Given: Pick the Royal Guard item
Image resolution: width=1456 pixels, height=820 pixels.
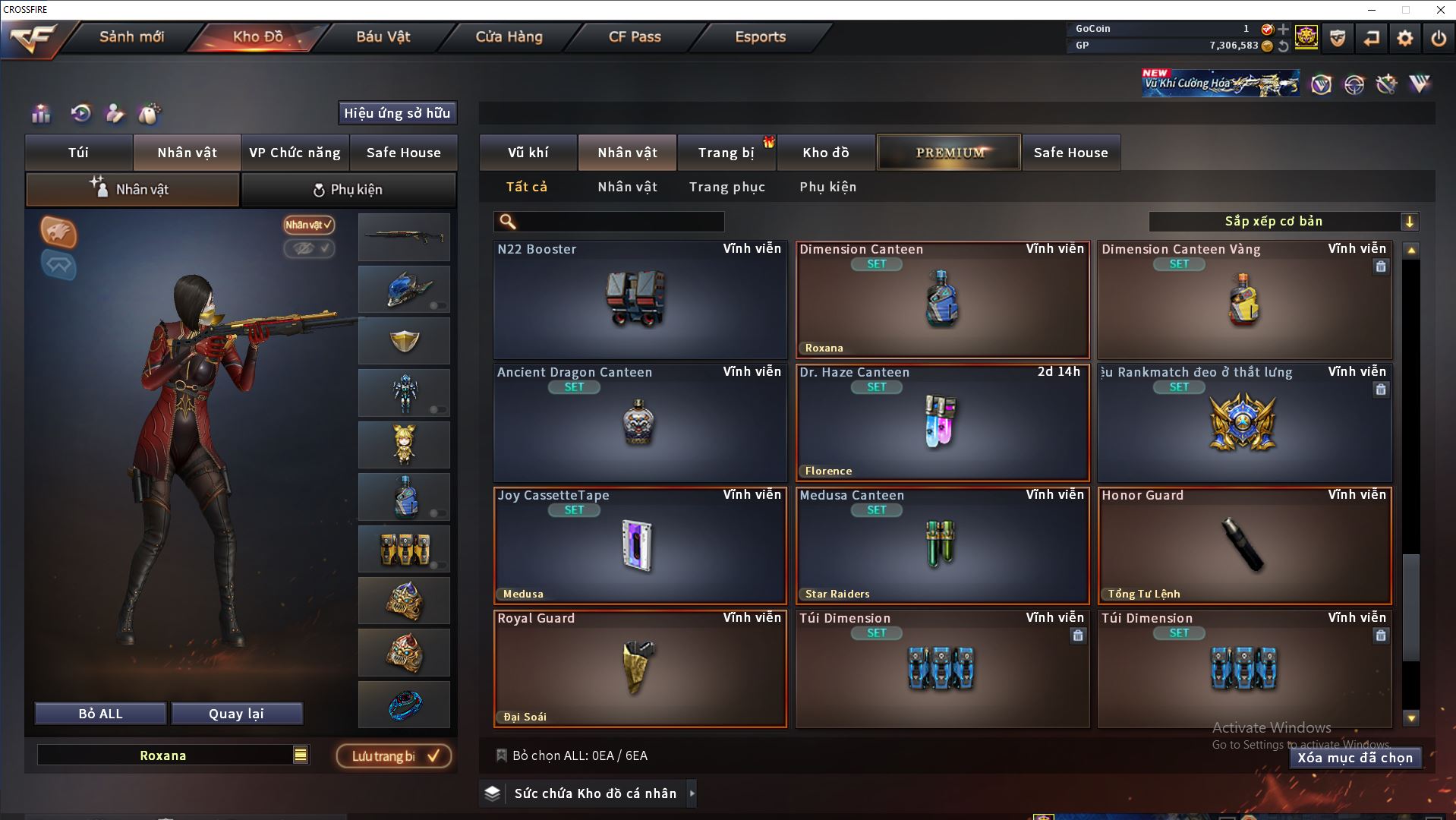Looking at the screenshot, I should [x=640, y=669].
